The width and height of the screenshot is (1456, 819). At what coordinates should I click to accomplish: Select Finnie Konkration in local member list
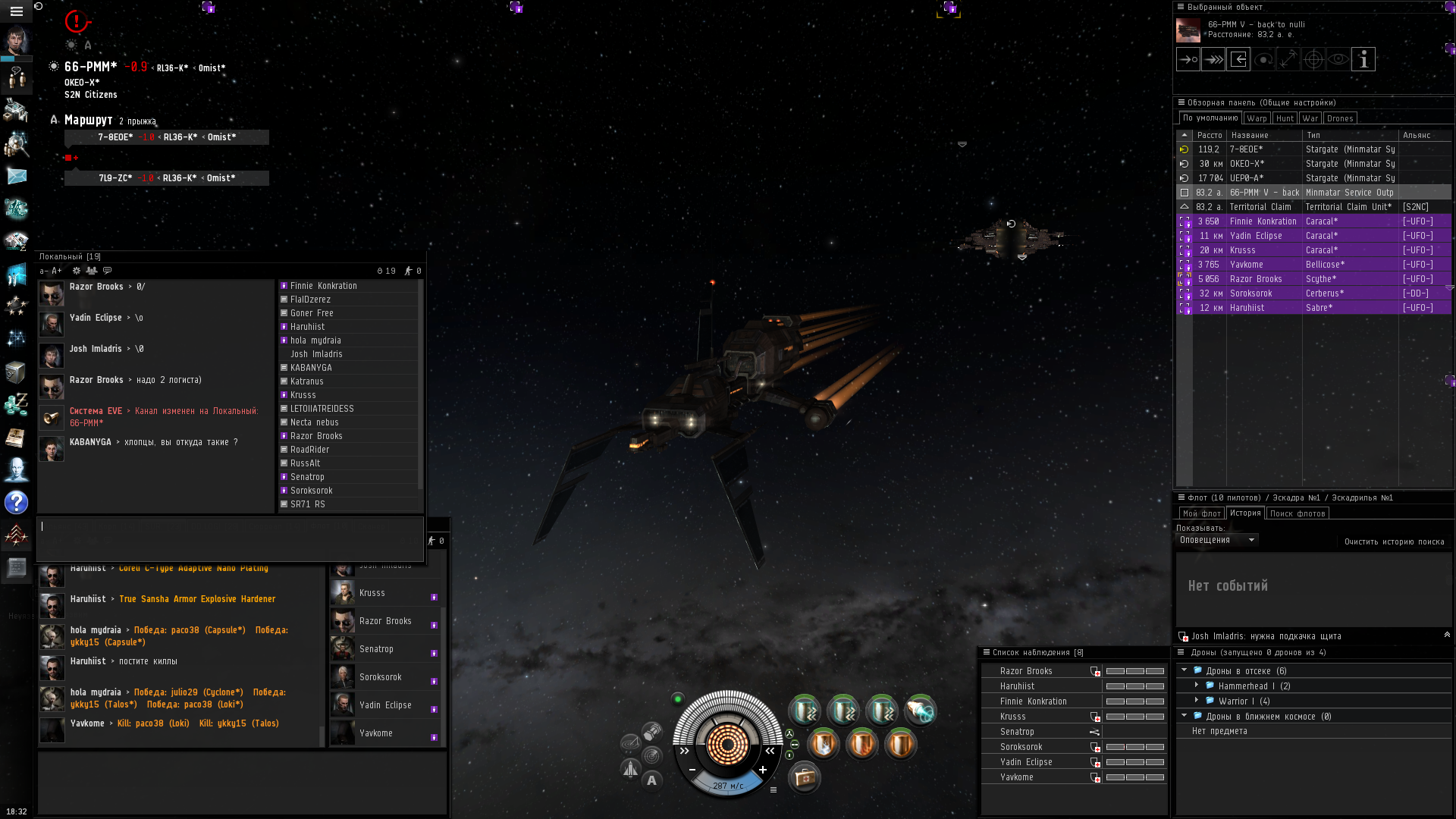coord(324,286)
